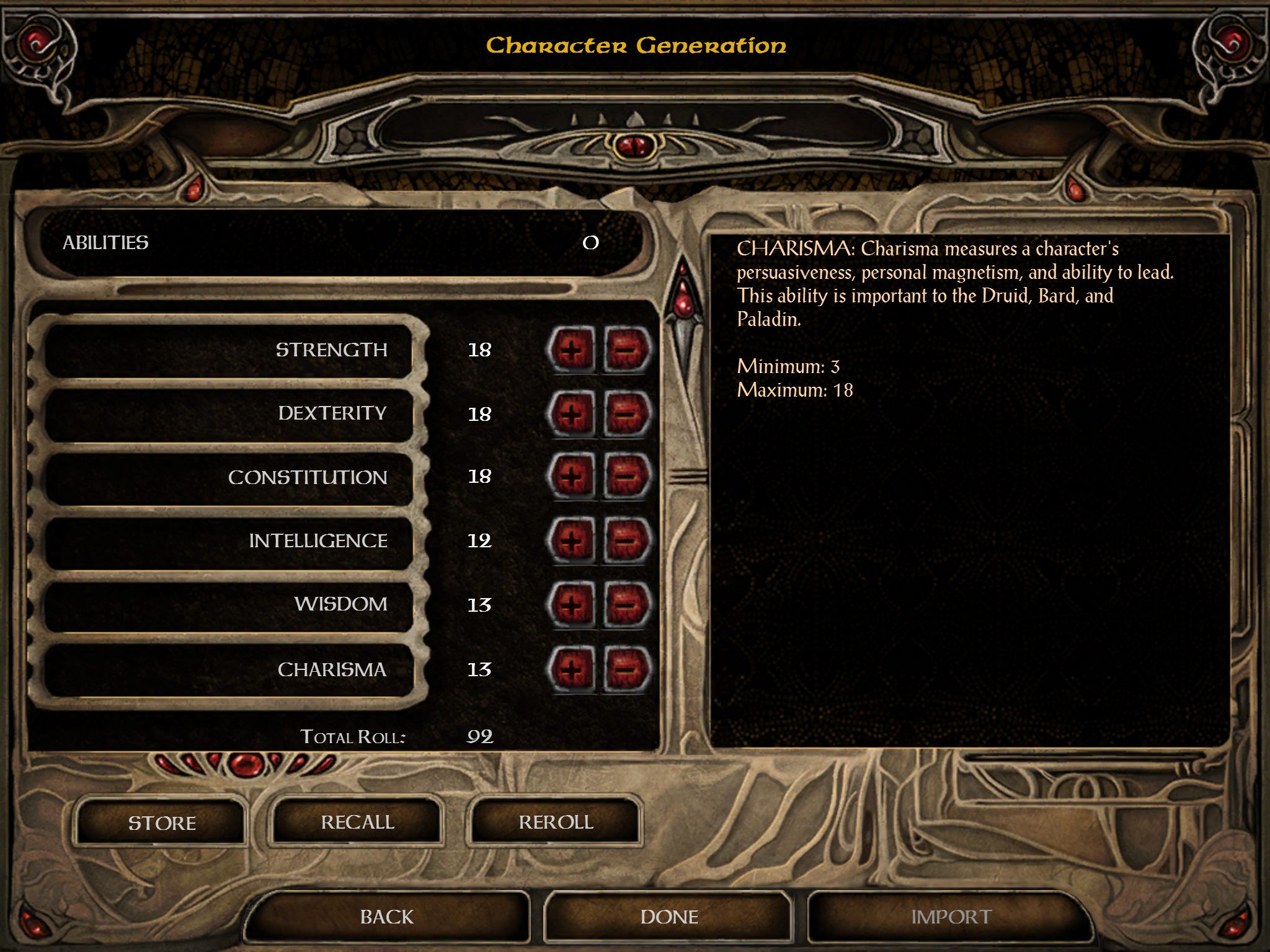Reduce Intelligence with the minus button
The width and height of the screenshot is (1270, 952).
[626, 540]
